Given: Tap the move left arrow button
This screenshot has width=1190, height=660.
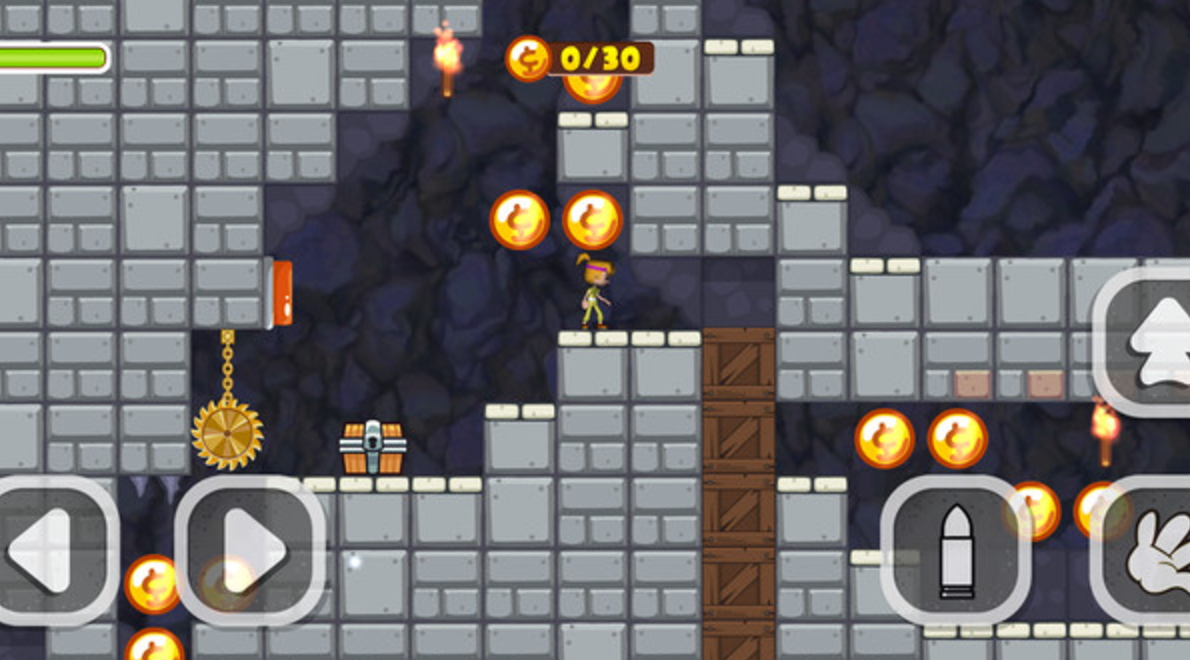Looking at the screenshot, I should pyautogui.click(x=48, y=550).
